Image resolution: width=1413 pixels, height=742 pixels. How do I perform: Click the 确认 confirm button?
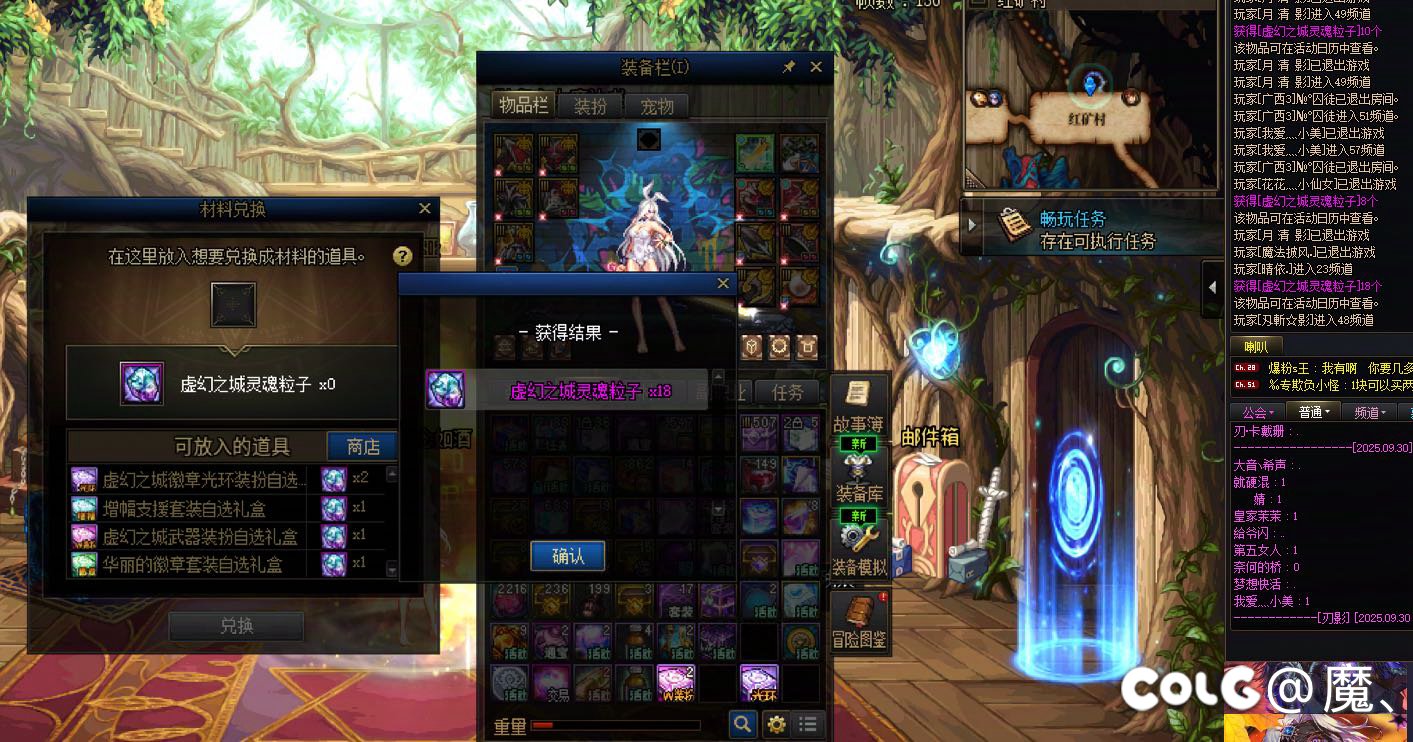click(x=569, y=556)
